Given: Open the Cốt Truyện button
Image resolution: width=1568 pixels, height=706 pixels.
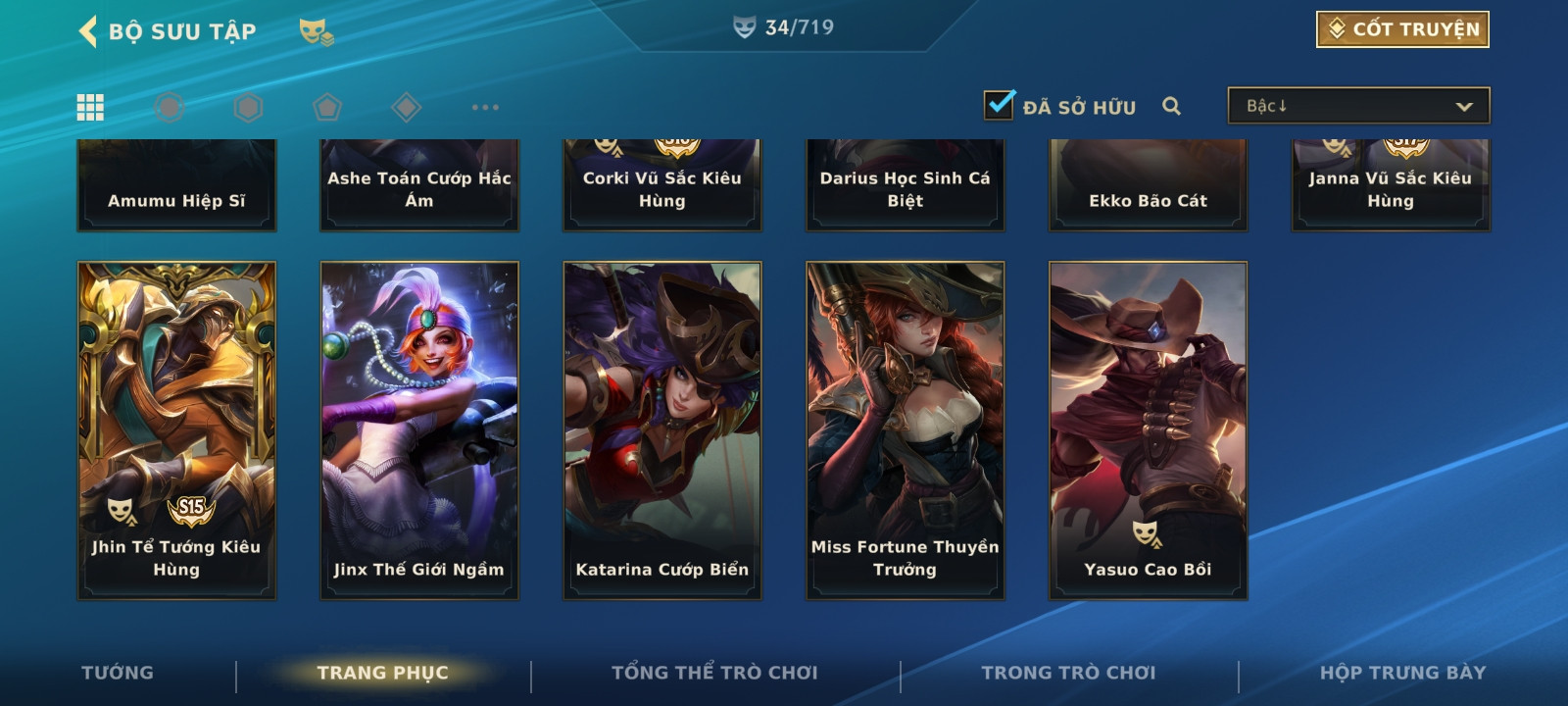Looking at the screenshot, I should pos(1402,29).
